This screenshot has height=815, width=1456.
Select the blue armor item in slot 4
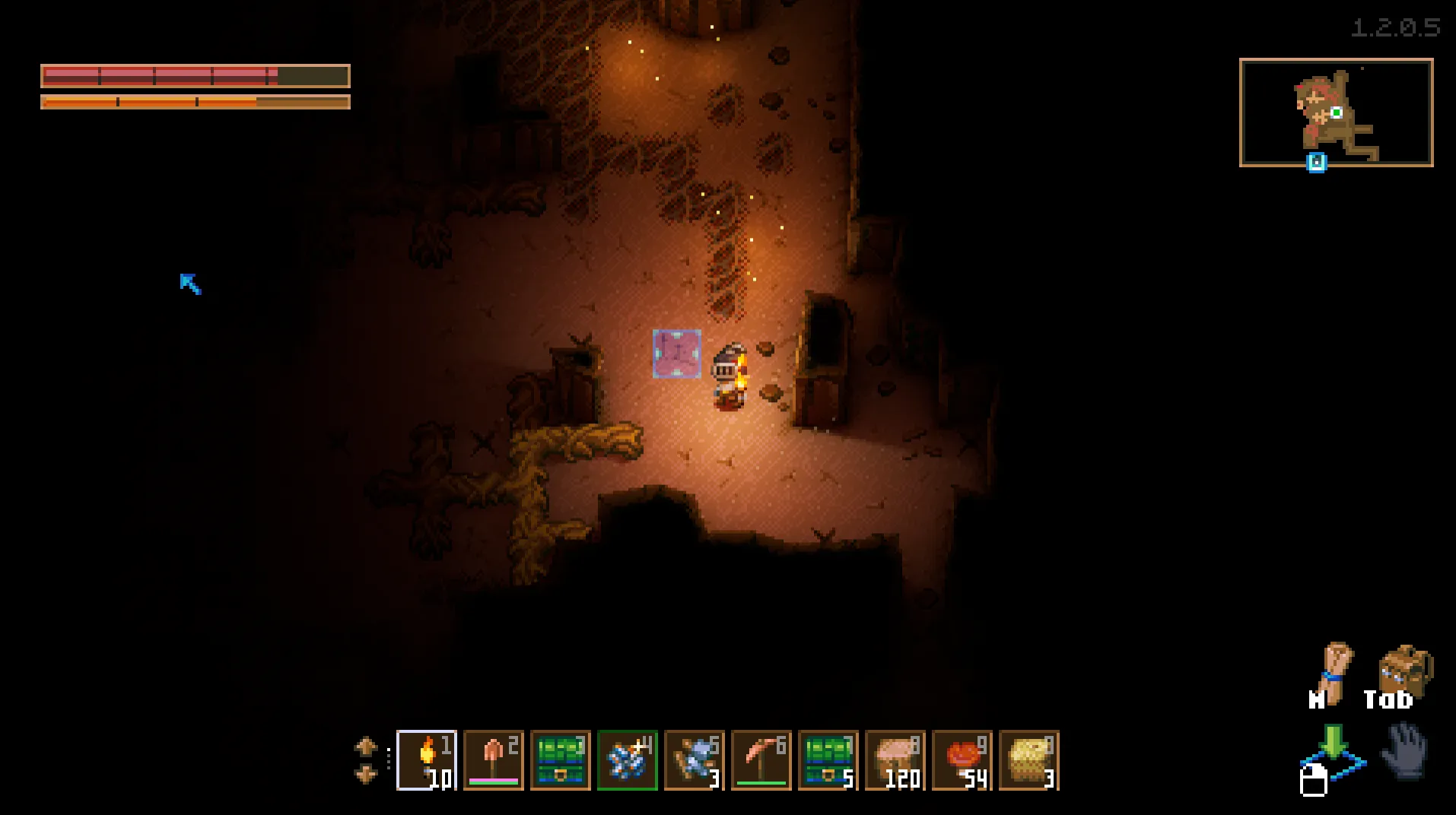pyautogui.click(x=628, y=760)
